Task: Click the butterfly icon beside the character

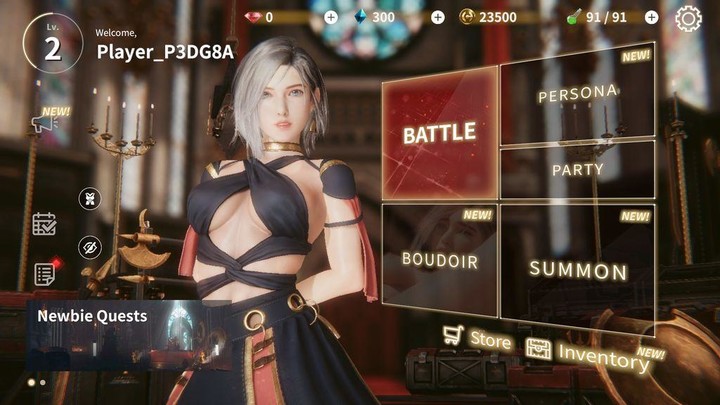Action: [90, 198]
